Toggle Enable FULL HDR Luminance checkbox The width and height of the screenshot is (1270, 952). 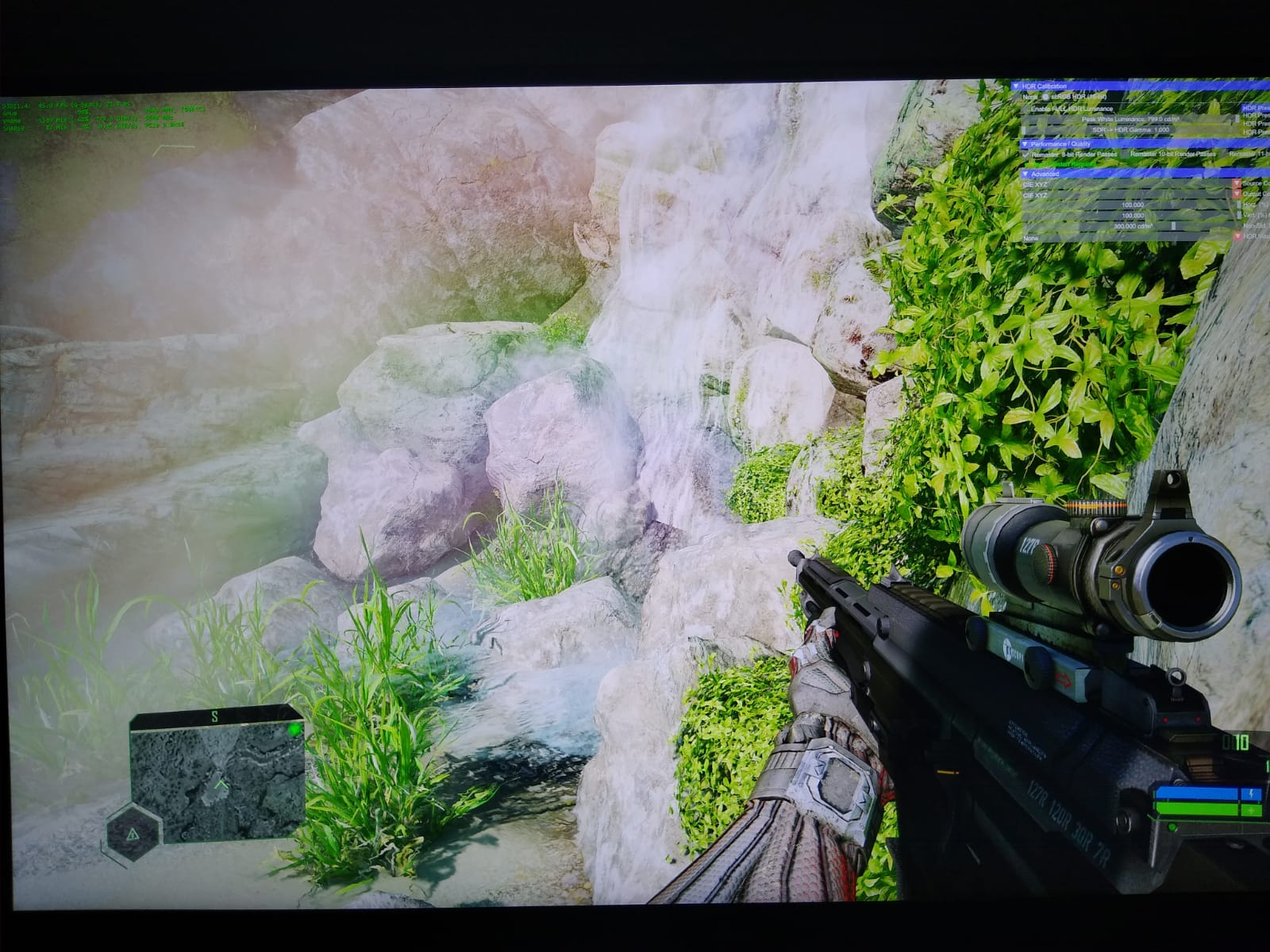pos(1026,108)
